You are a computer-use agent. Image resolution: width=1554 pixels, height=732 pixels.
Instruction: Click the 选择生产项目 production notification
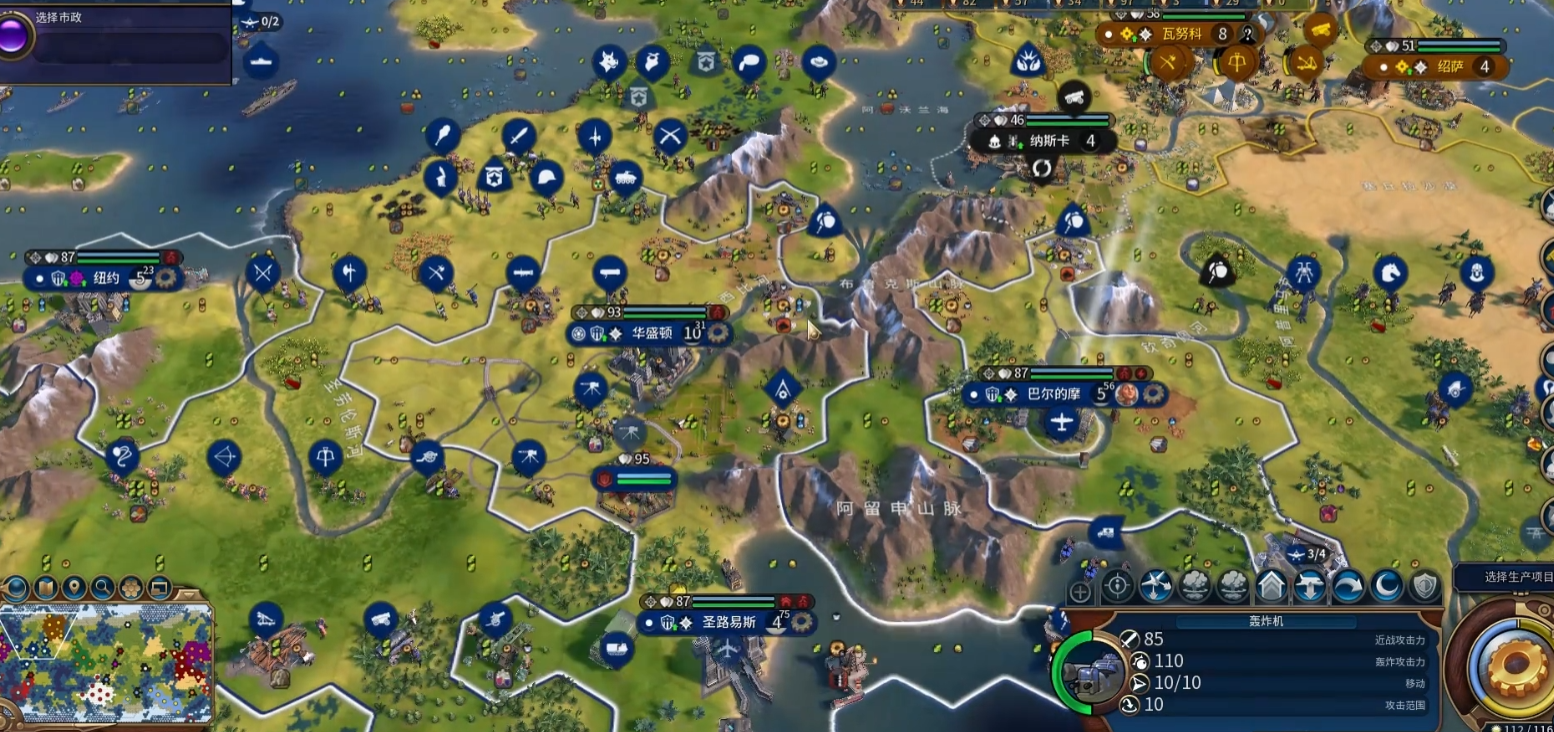coord(1502,577)
